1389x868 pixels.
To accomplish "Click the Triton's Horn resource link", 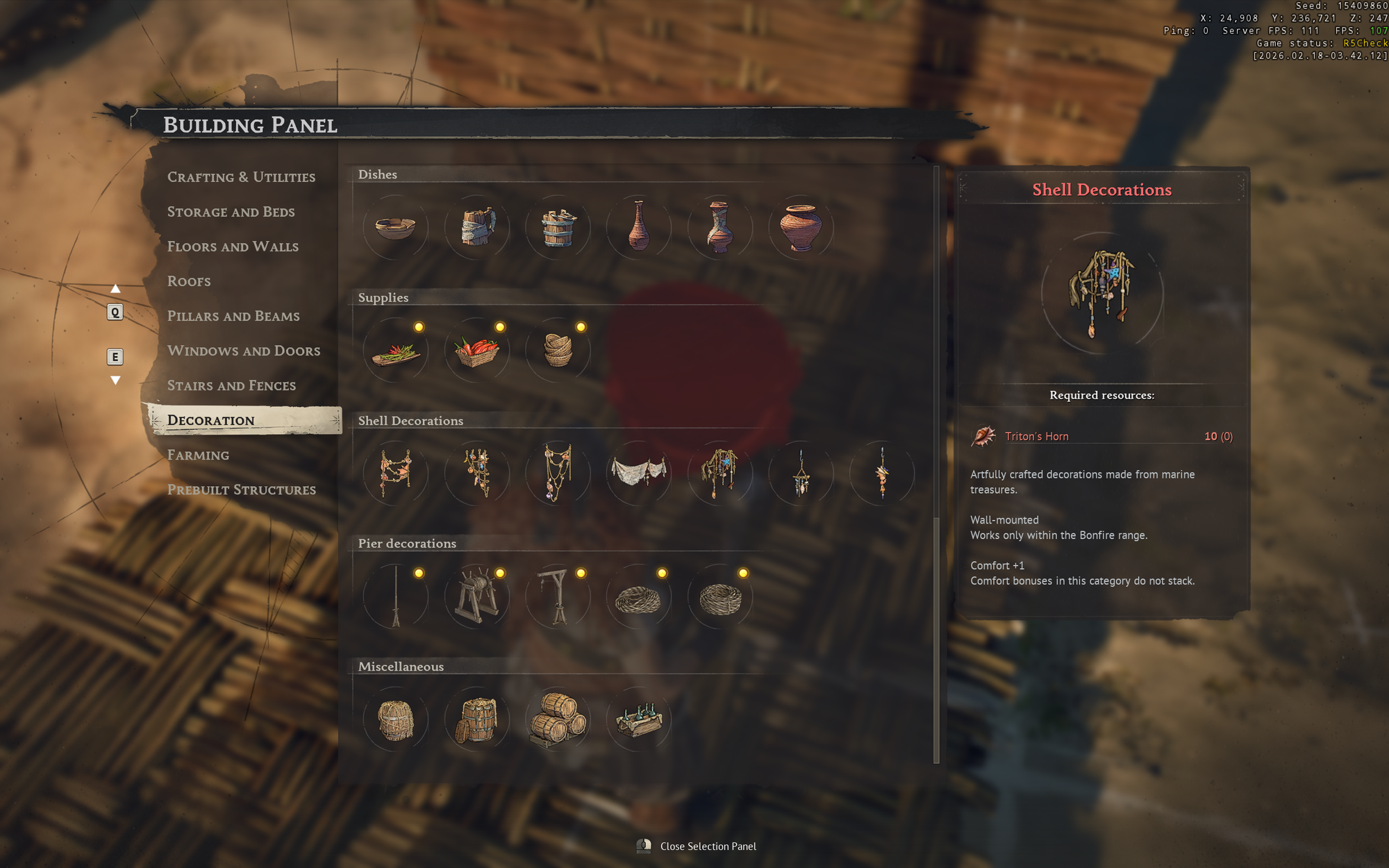I will 1037,436.
